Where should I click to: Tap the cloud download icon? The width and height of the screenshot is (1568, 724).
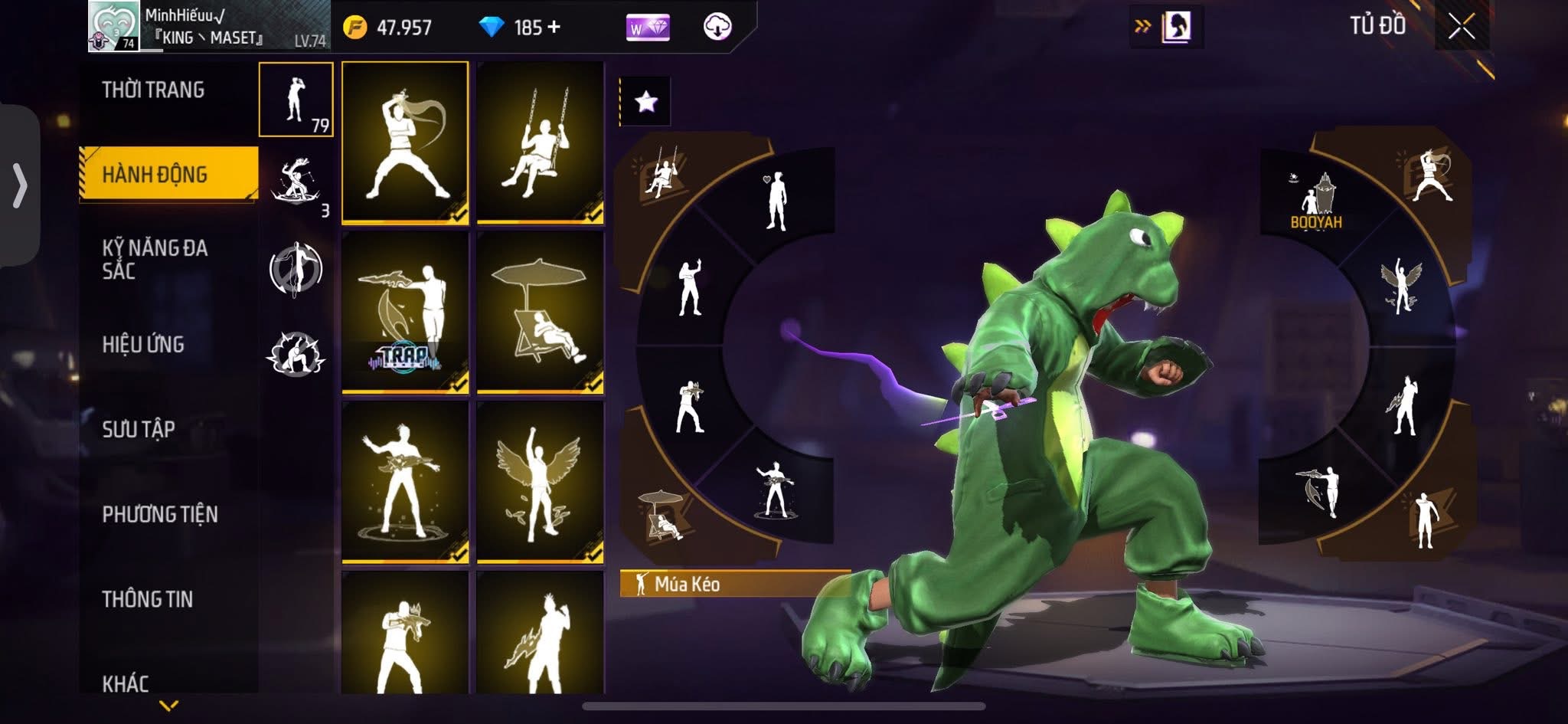(717, 28)
